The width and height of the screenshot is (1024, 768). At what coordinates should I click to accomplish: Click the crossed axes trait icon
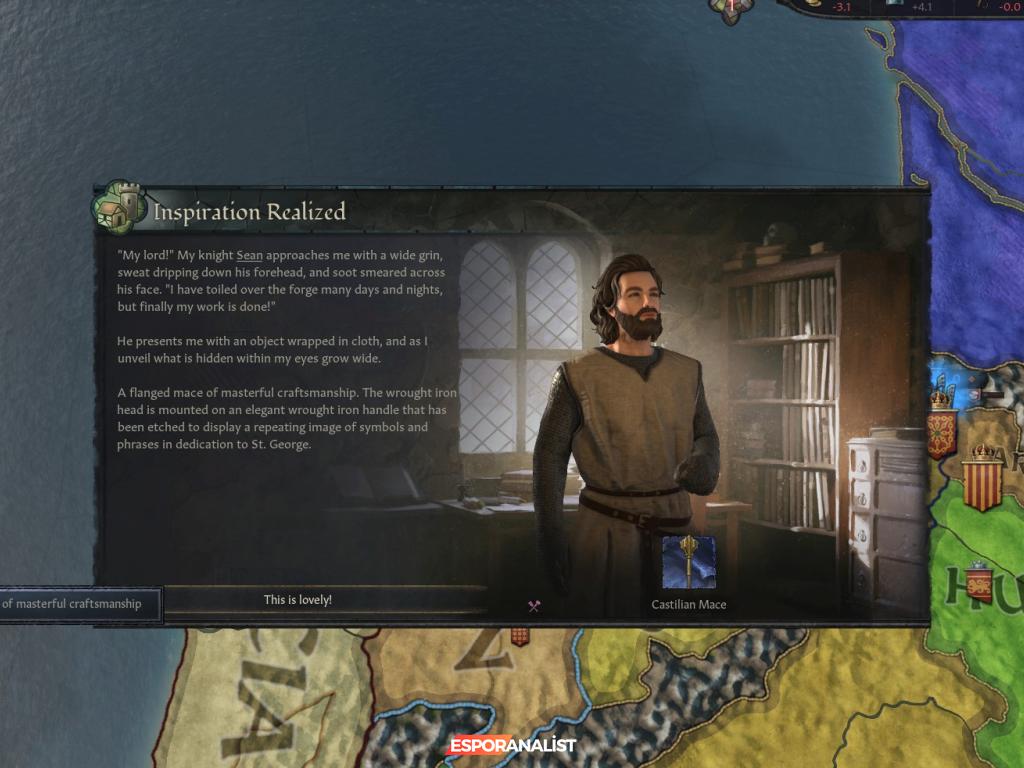coord(534,605)
